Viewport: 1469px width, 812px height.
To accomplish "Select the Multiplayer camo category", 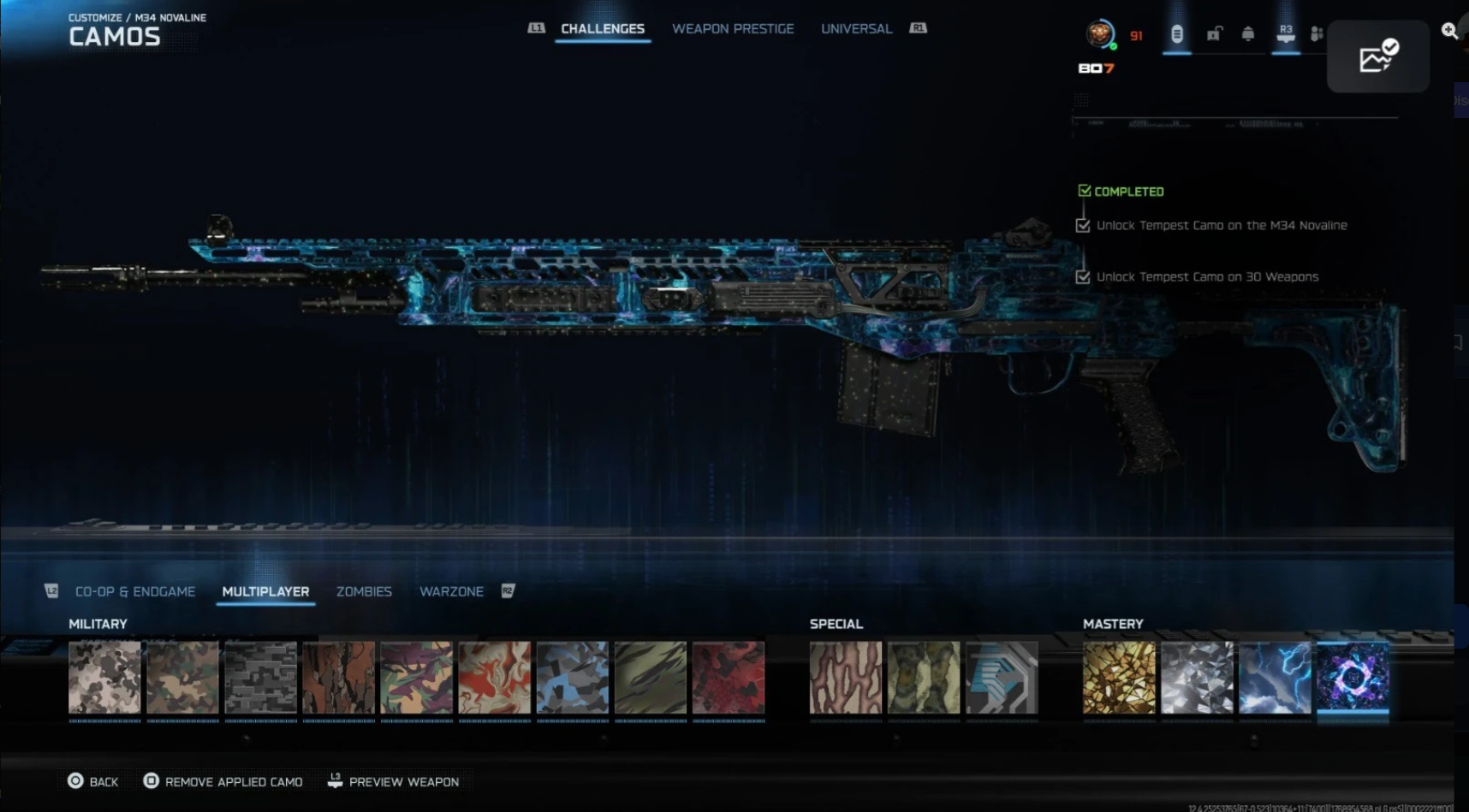I will (x=265, y=591).
